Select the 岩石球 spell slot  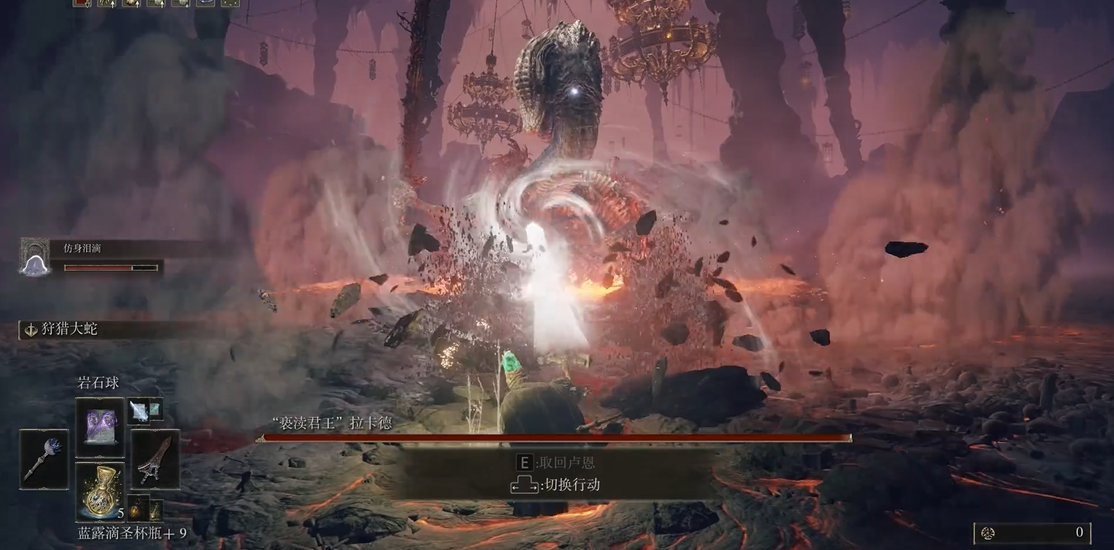(x=99, y=426)
